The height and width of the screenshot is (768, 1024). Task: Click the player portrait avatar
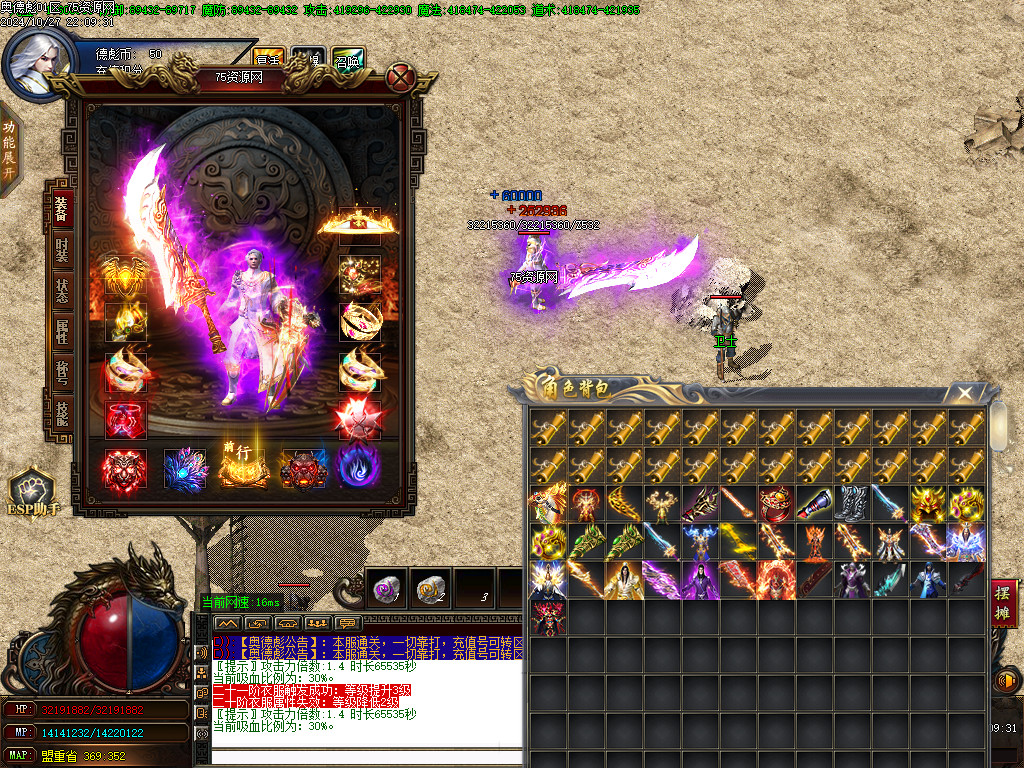click(36, 62)
